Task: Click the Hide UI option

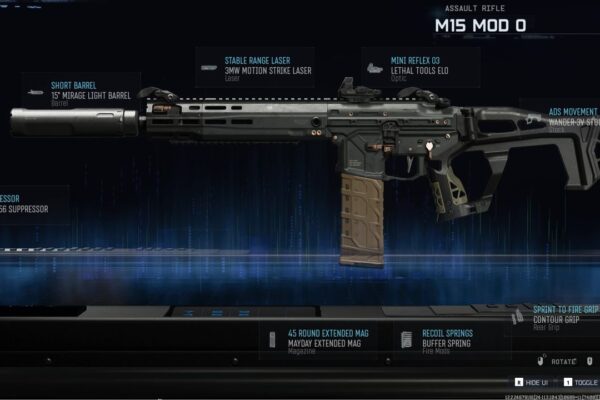Action: click(x=532, y=382)
